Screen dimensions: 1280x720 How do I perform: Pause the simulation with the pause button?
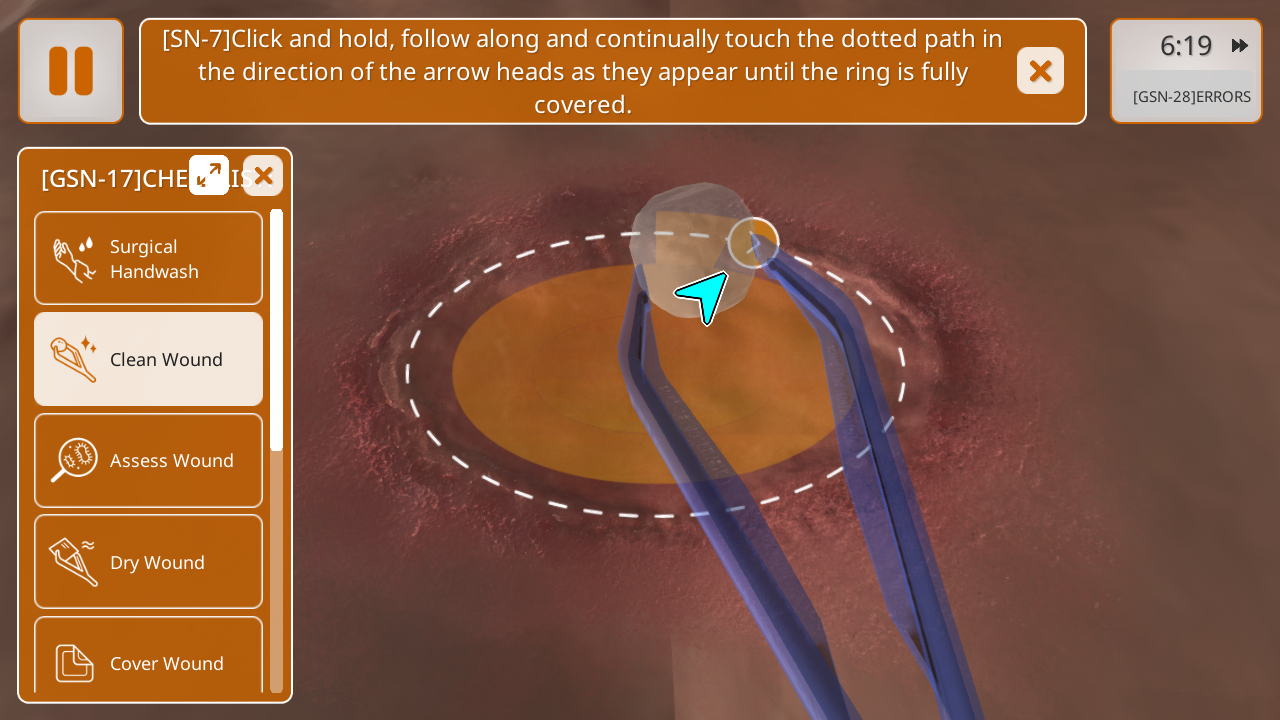pos(71,71)
